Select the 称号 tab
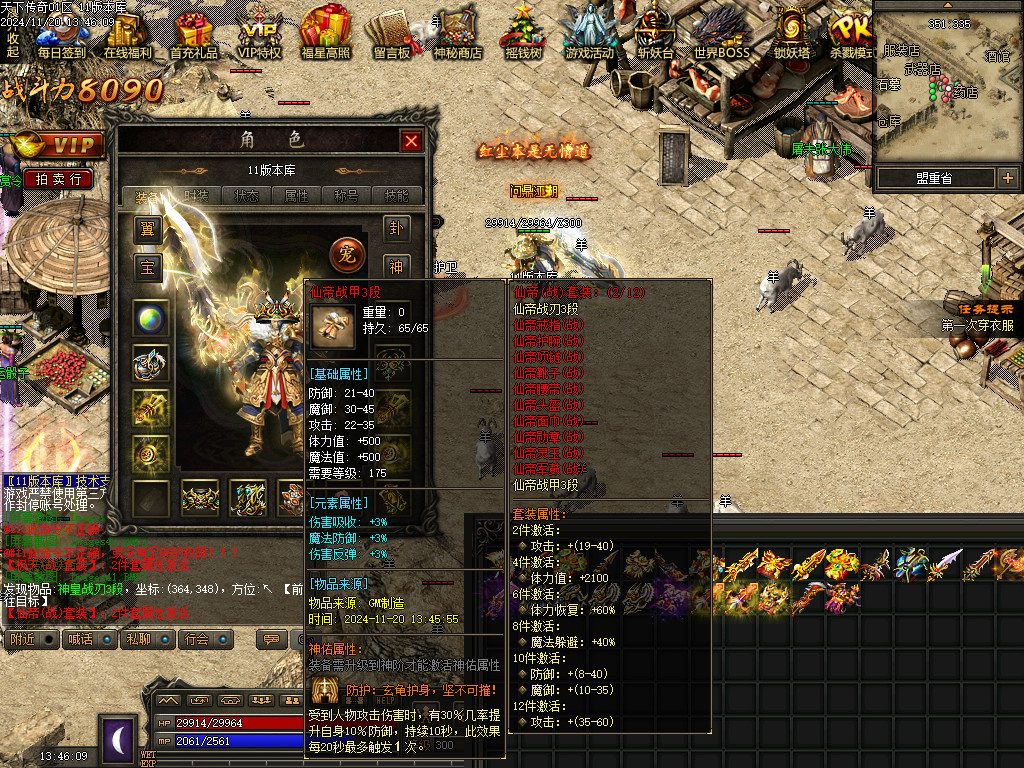 click(x=346, y=196)
